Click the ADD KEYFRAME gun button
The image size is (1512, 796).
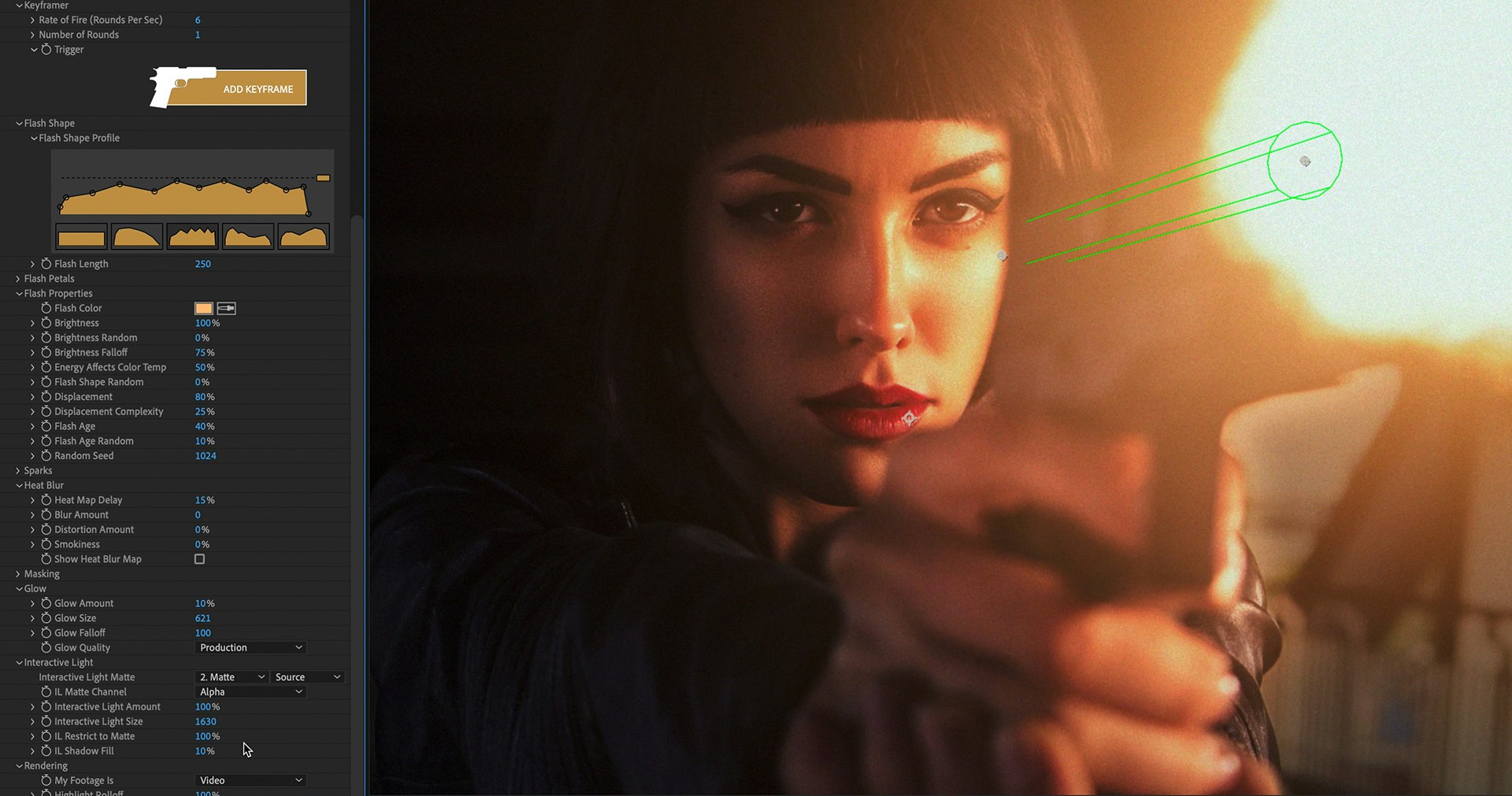[x=228, y=87]
